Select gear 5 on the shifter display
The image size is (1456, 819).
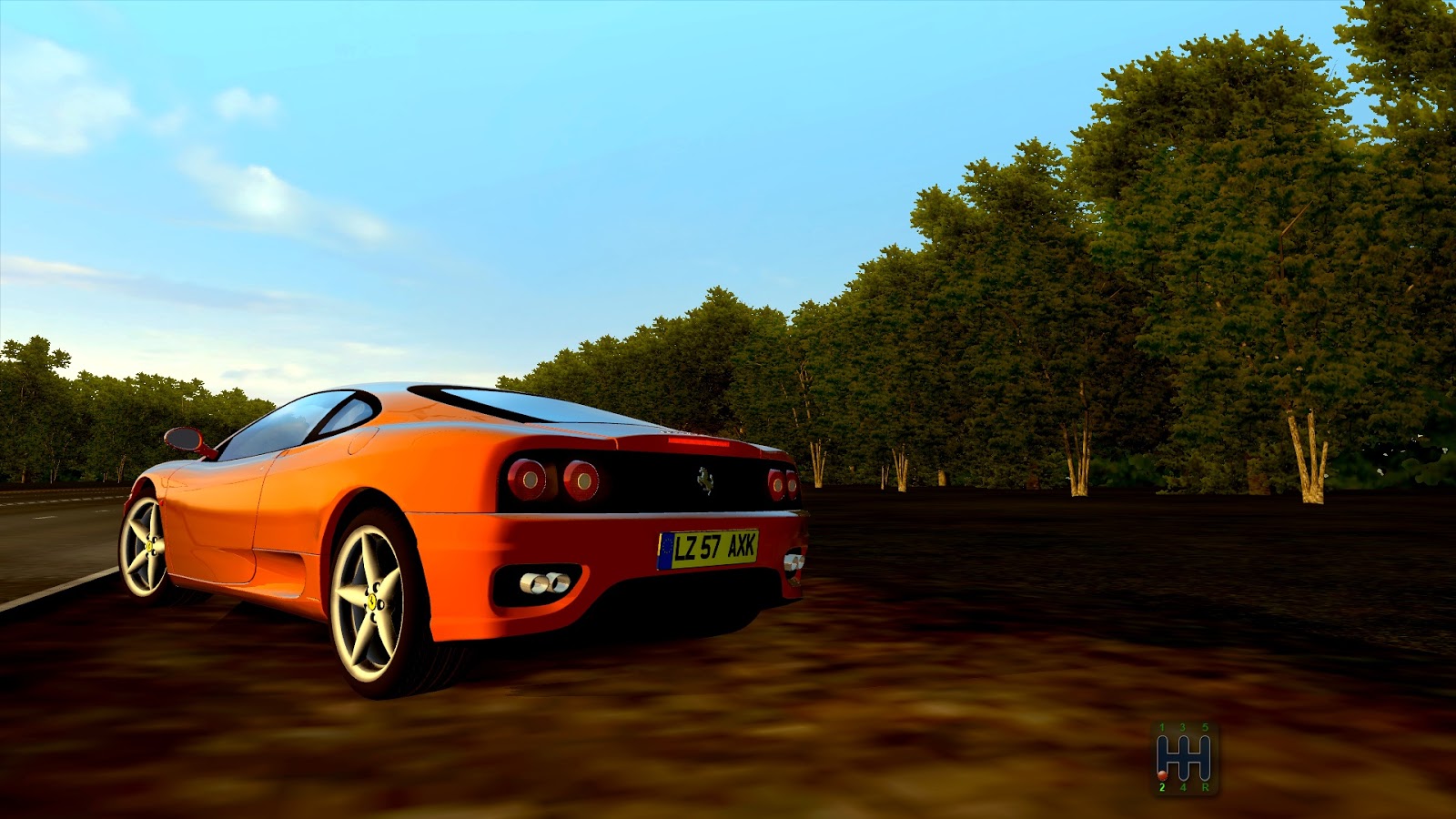[1206, 726]
